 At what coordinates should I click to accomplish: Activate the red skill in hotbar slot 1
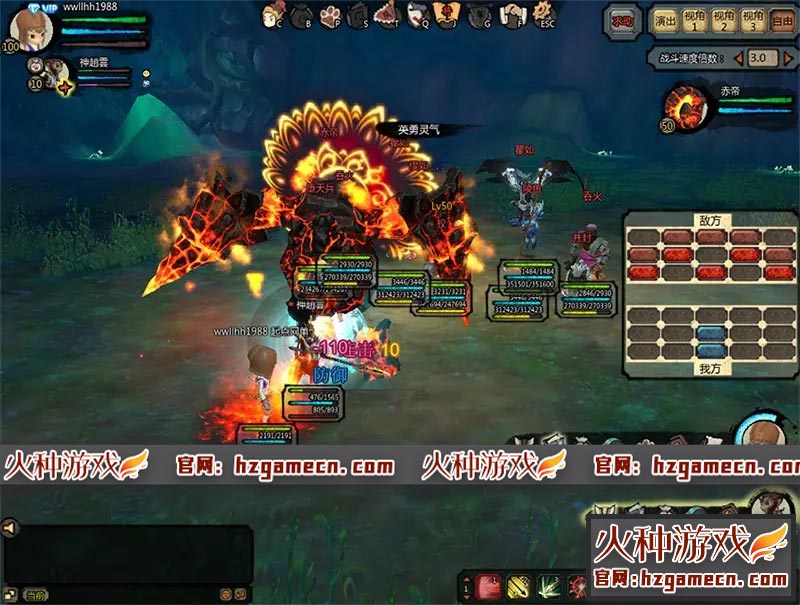point(490,586)
